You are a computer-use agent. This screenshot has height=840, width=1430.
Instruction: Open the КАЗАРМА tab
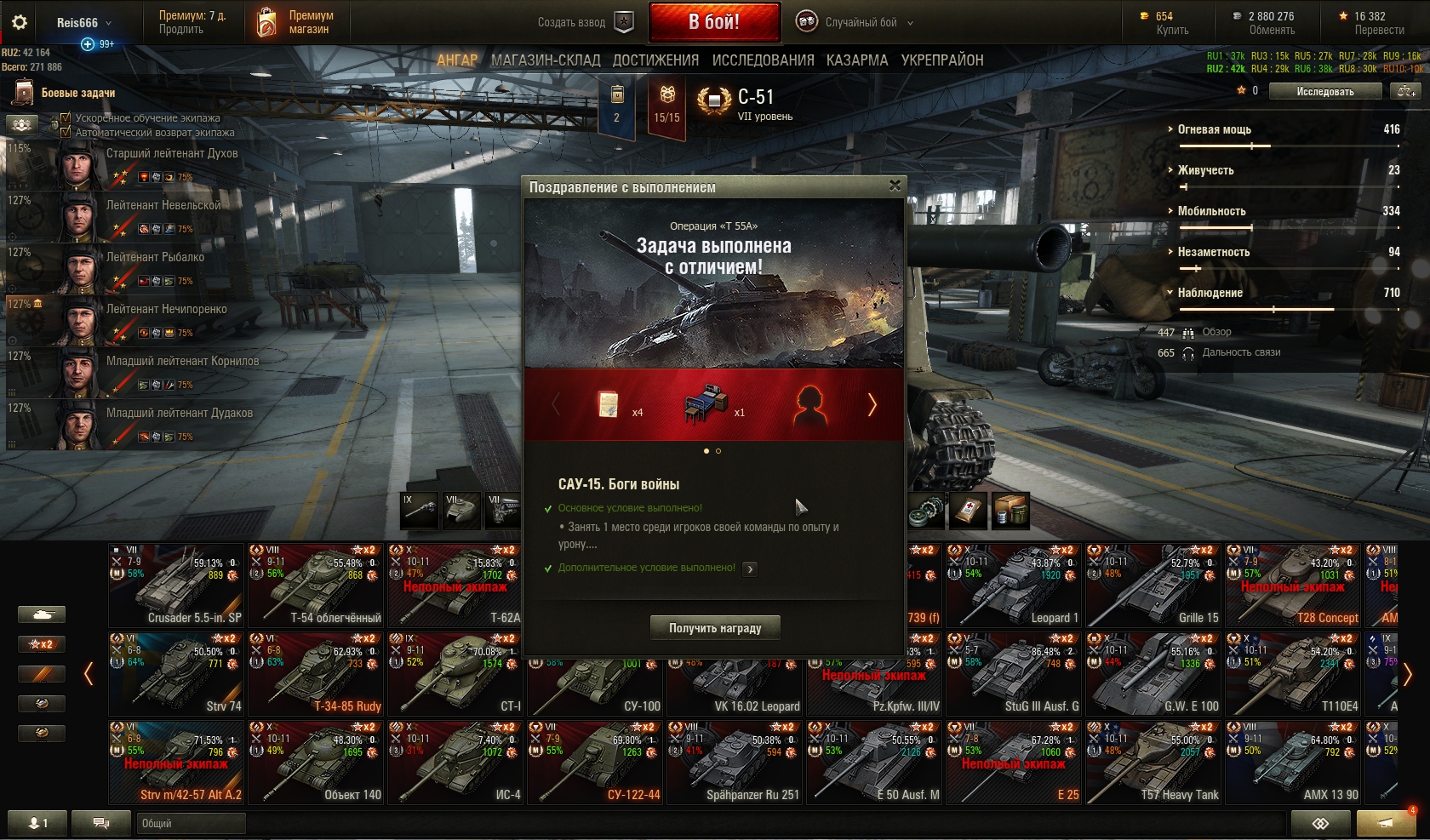tap(857, 60)
